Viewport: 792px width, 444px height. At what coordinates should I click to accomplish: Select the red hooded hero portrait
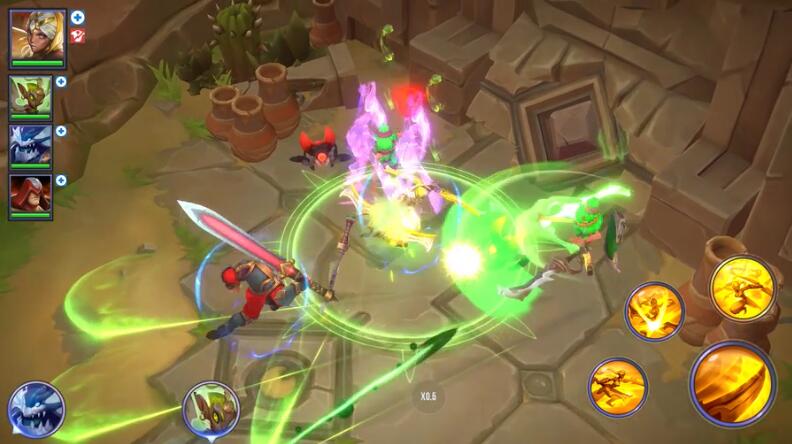pyautogui.click(x=30, y=193)
